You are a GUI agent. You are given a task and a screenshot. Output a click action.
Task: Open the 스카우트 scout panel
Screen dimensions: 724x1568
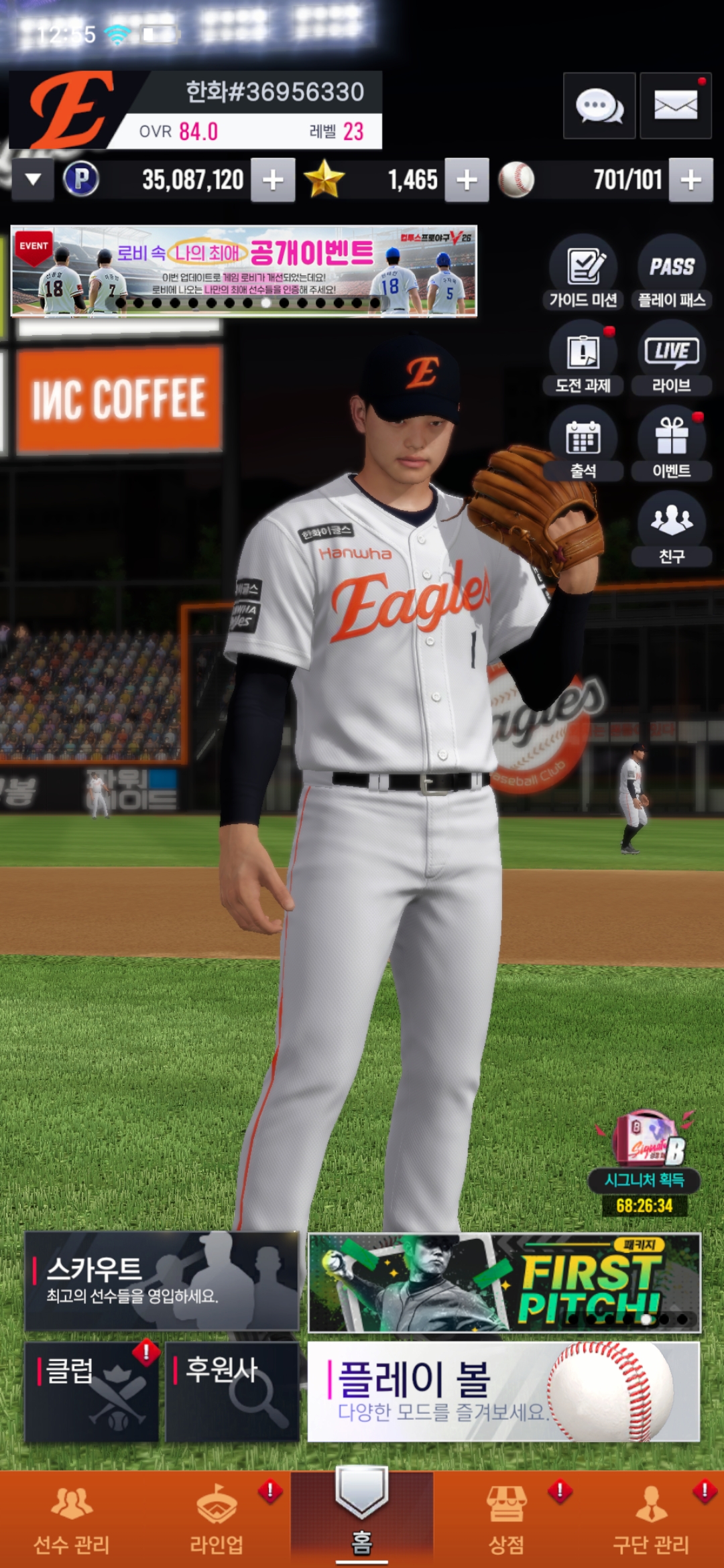click(x=162, y=1281)
